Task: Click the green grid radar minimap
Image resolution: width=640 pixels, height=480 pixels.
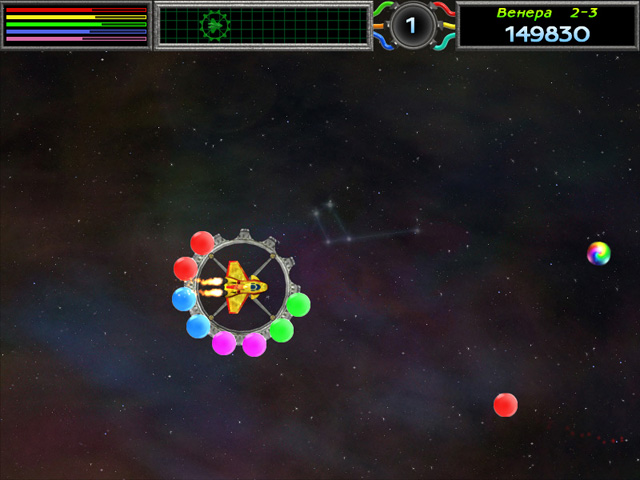Action: (x=263, y=25)
